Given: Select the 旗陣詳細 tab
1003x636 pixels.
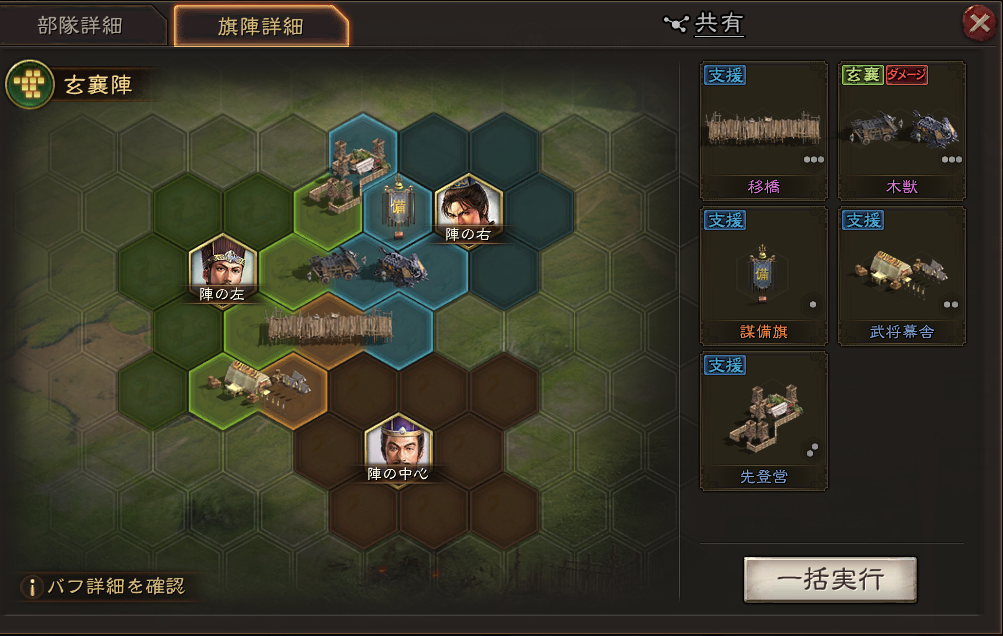Looking at the screenshot, I should pyautogui.click(x=260, y=26).
